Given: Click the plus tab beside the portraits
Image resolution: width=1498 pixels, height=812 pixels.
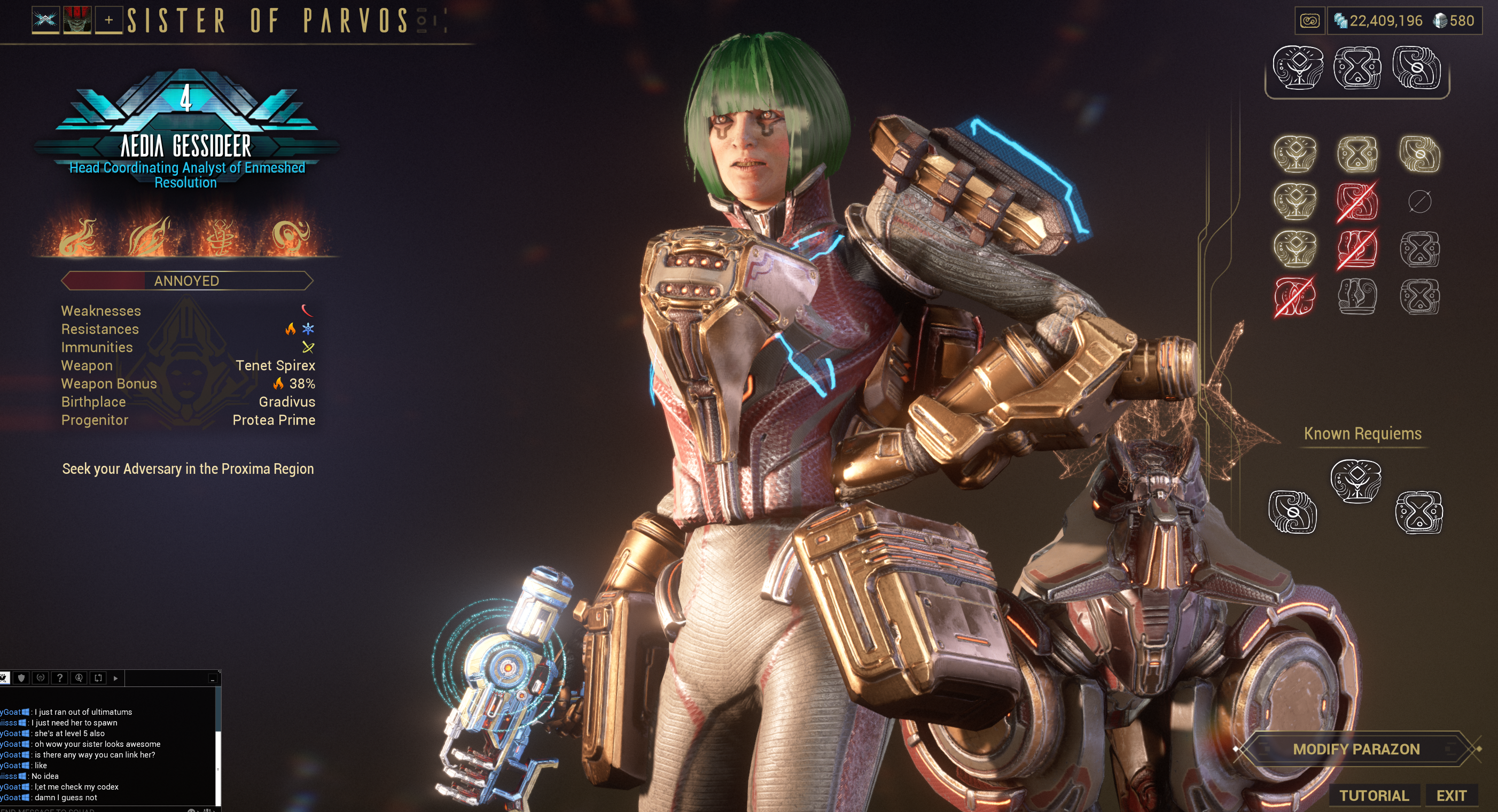Looking at the screenshot, I should [x=109, y=20].
